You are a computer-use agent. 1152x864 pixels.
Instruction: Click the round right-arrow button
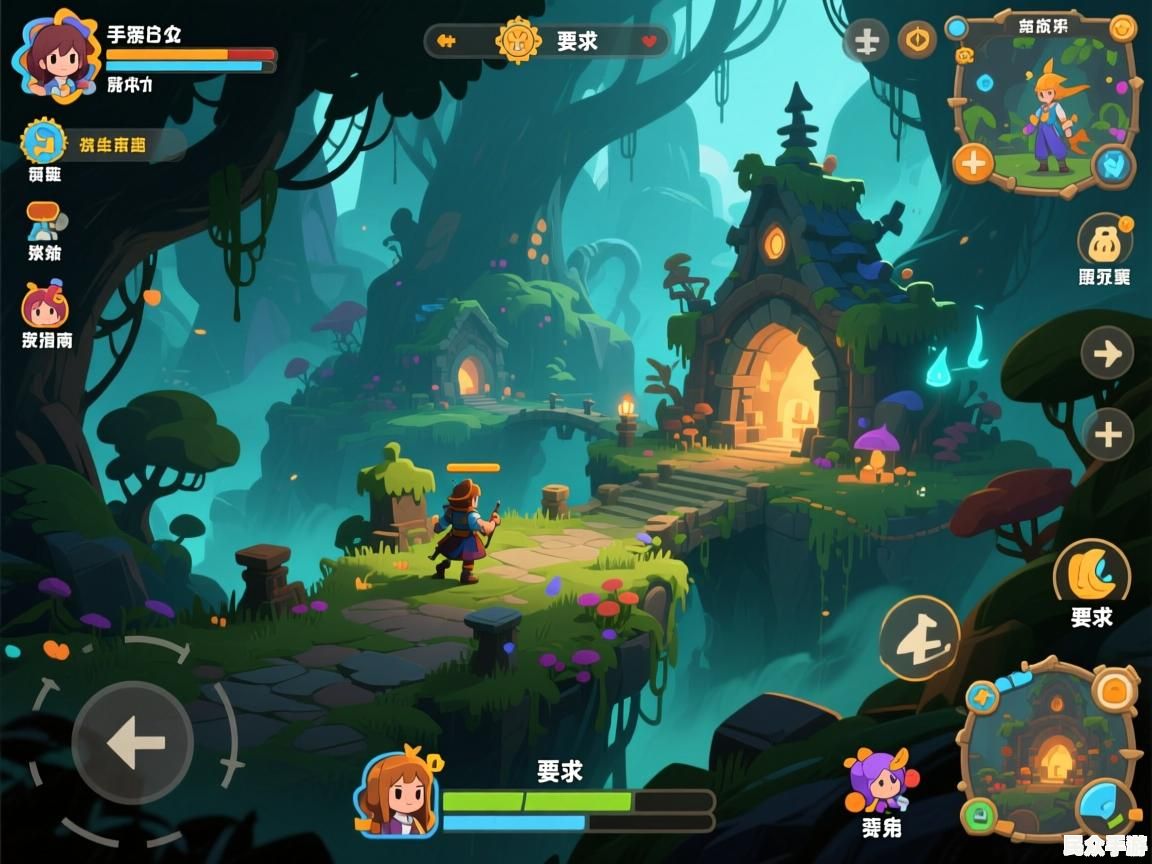tap(1107, 353)
